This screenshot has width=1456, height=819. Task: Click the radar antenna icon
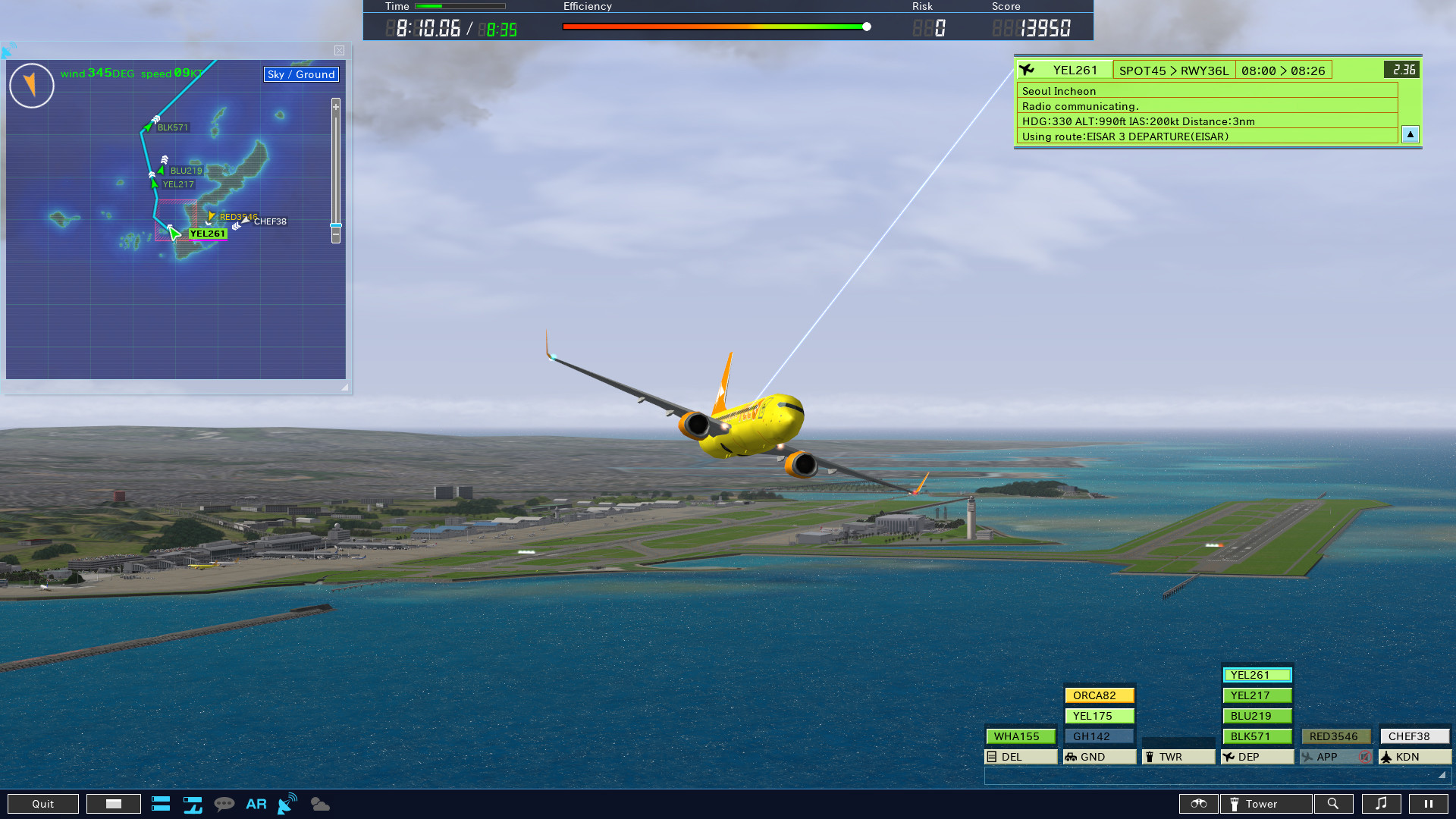(286, 802)
